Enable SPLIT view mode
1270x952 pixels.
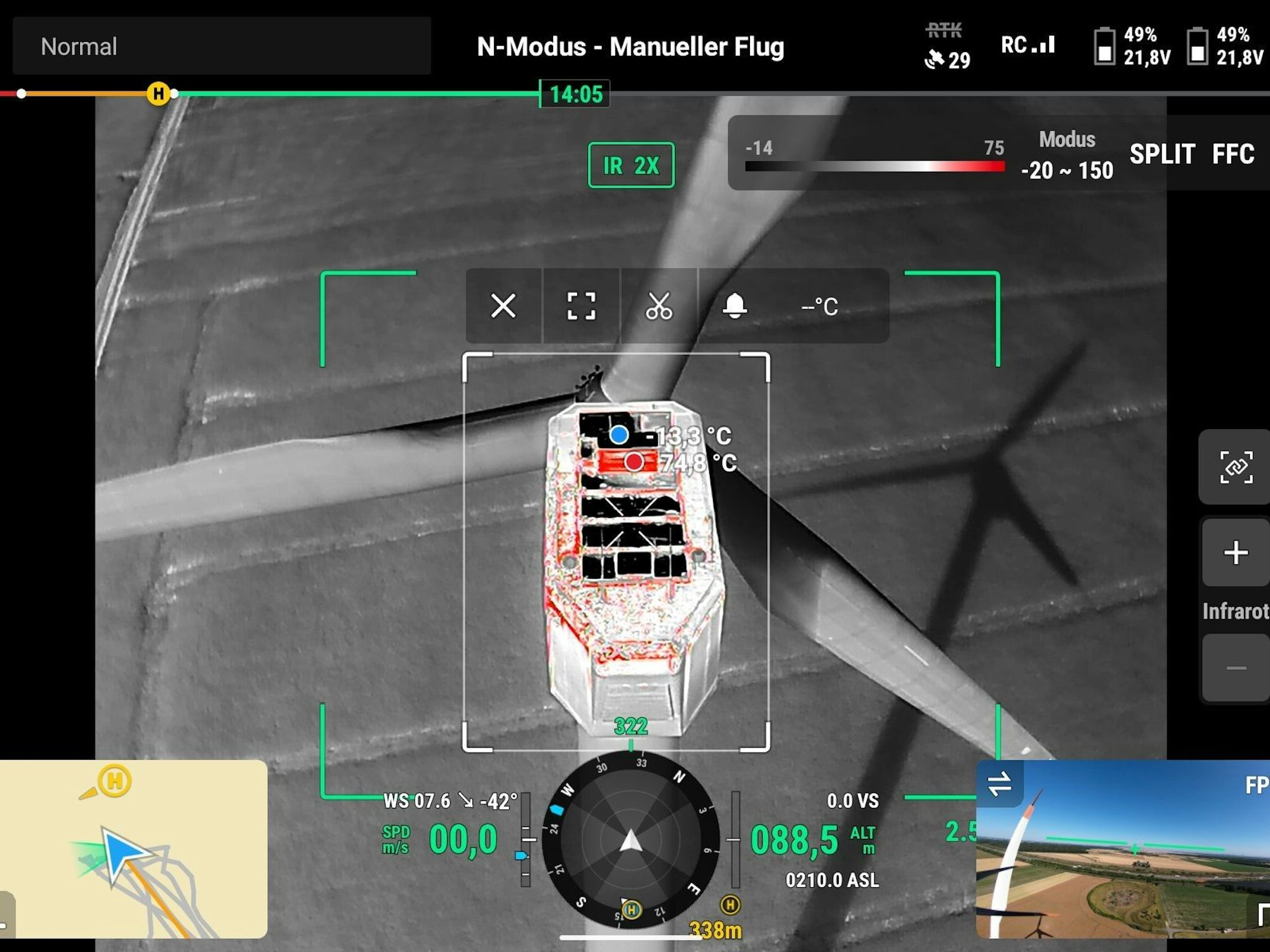click(x=1162, y=154)
